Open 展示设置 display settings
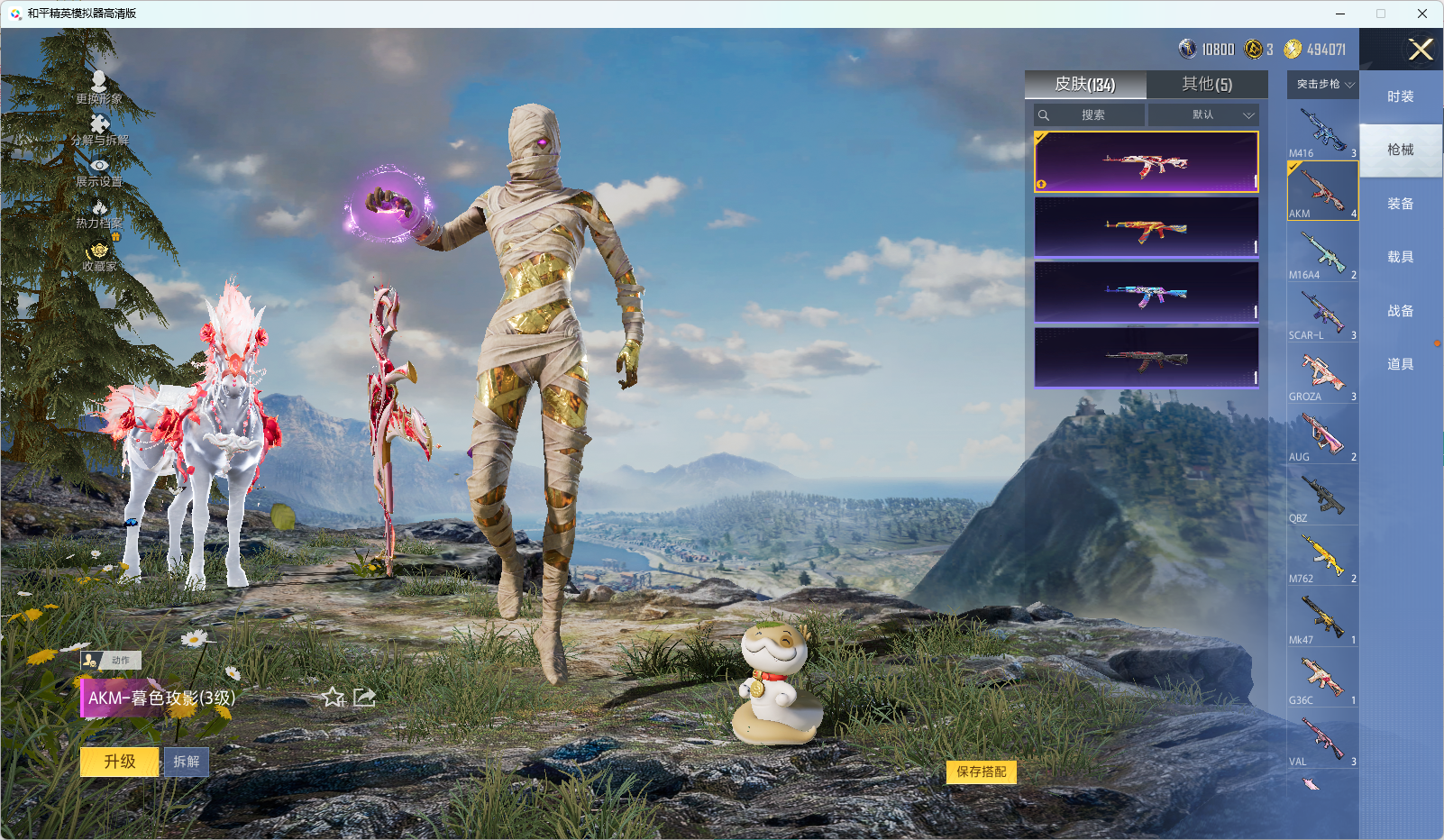This screenshot has height=840, width=1444. [99, 171]
